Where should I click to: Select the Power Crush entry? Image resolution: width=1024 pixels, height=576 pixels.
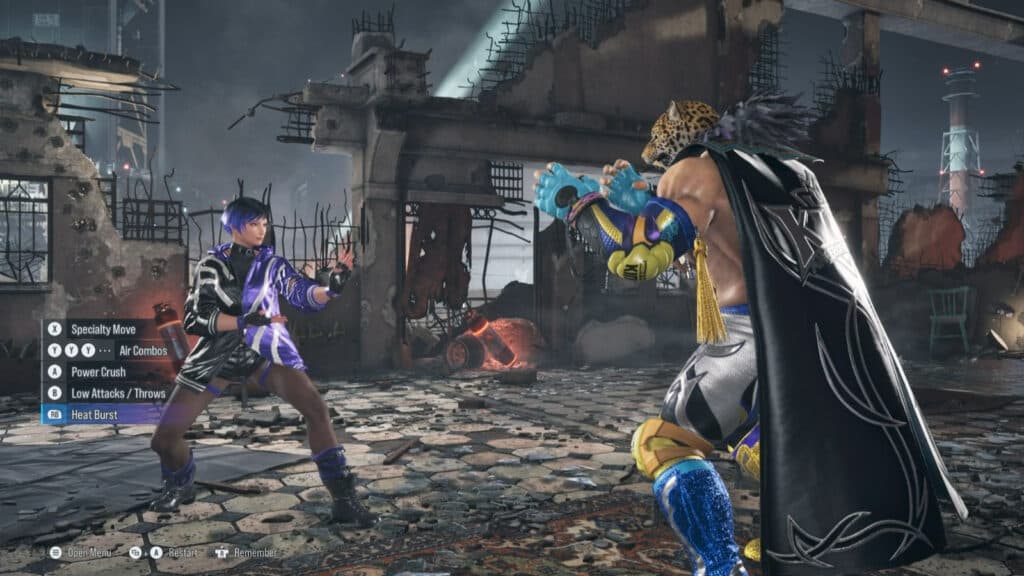(x=97, y=372)
